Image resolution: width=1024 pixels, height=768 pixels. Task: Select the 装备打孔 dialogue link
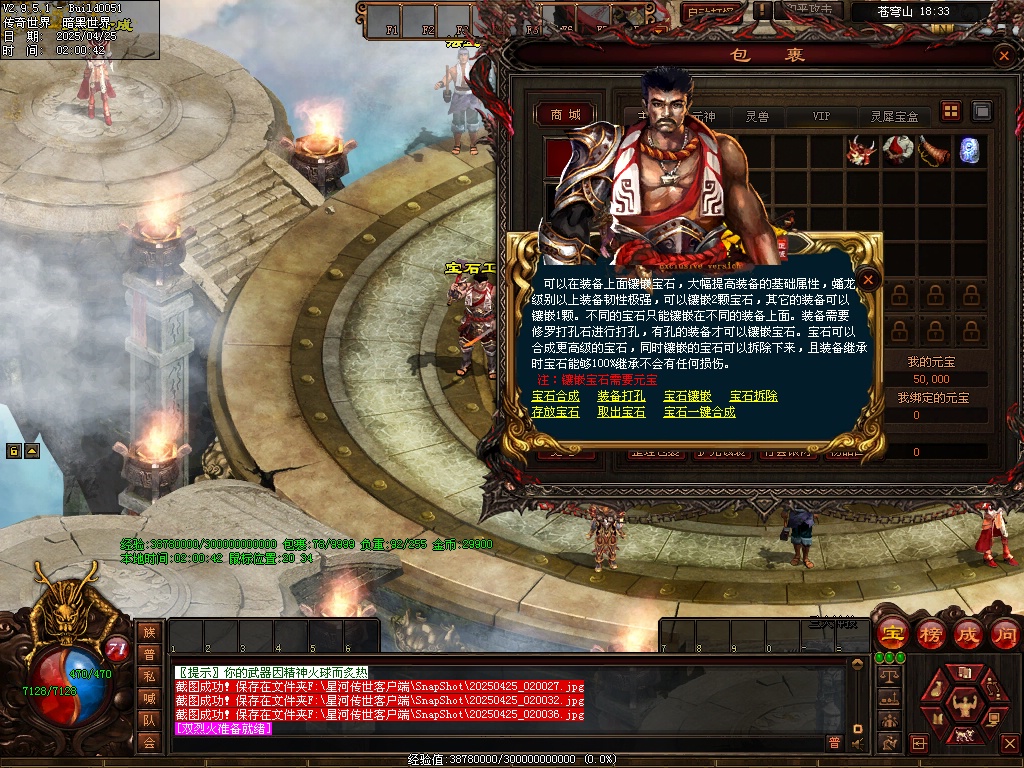(621, 396)
